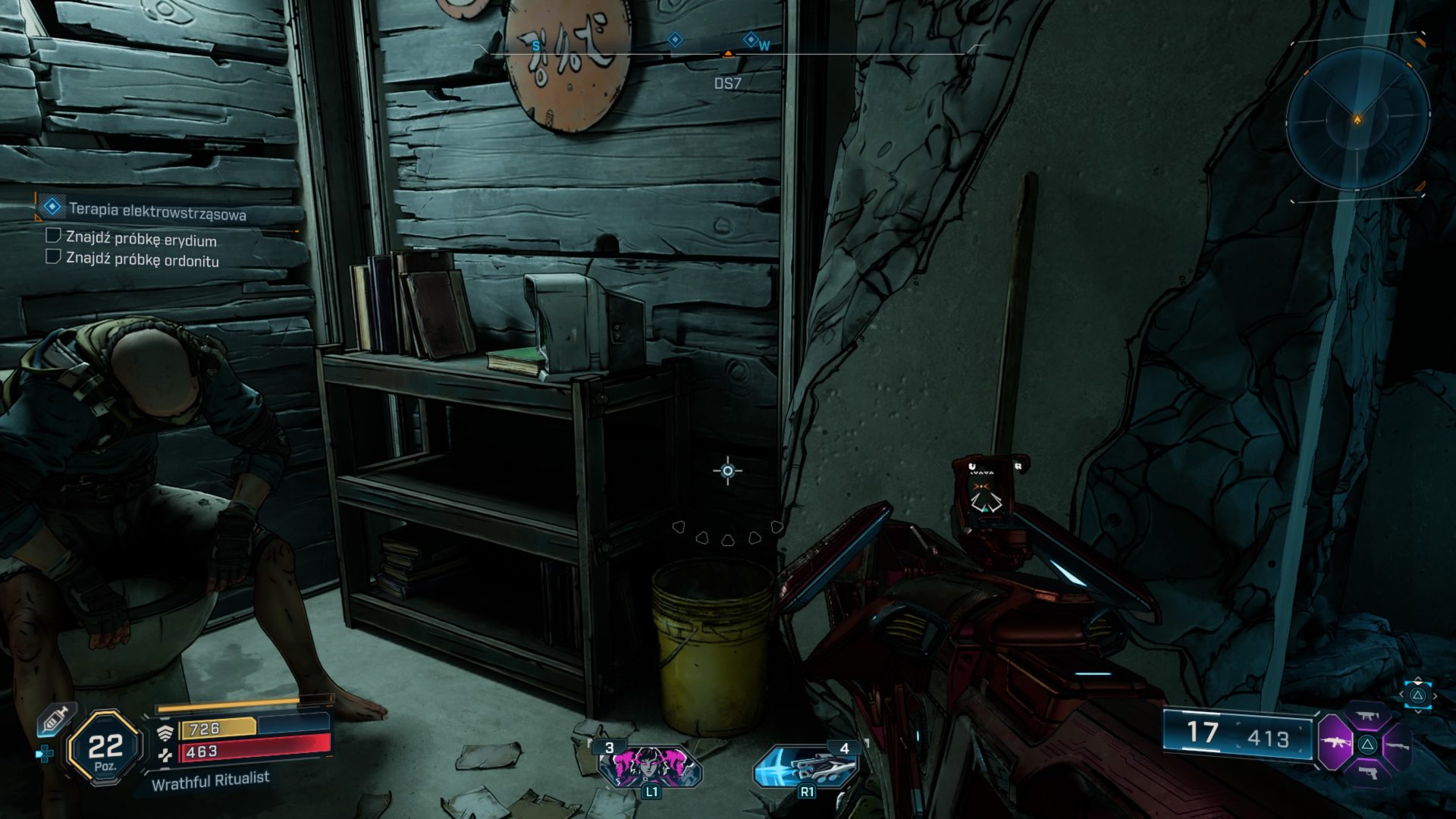Select the Znajdź próbkę ordonitu objective
The width and height of the screenshot is (1456, 819).
(x=142, y=259)
